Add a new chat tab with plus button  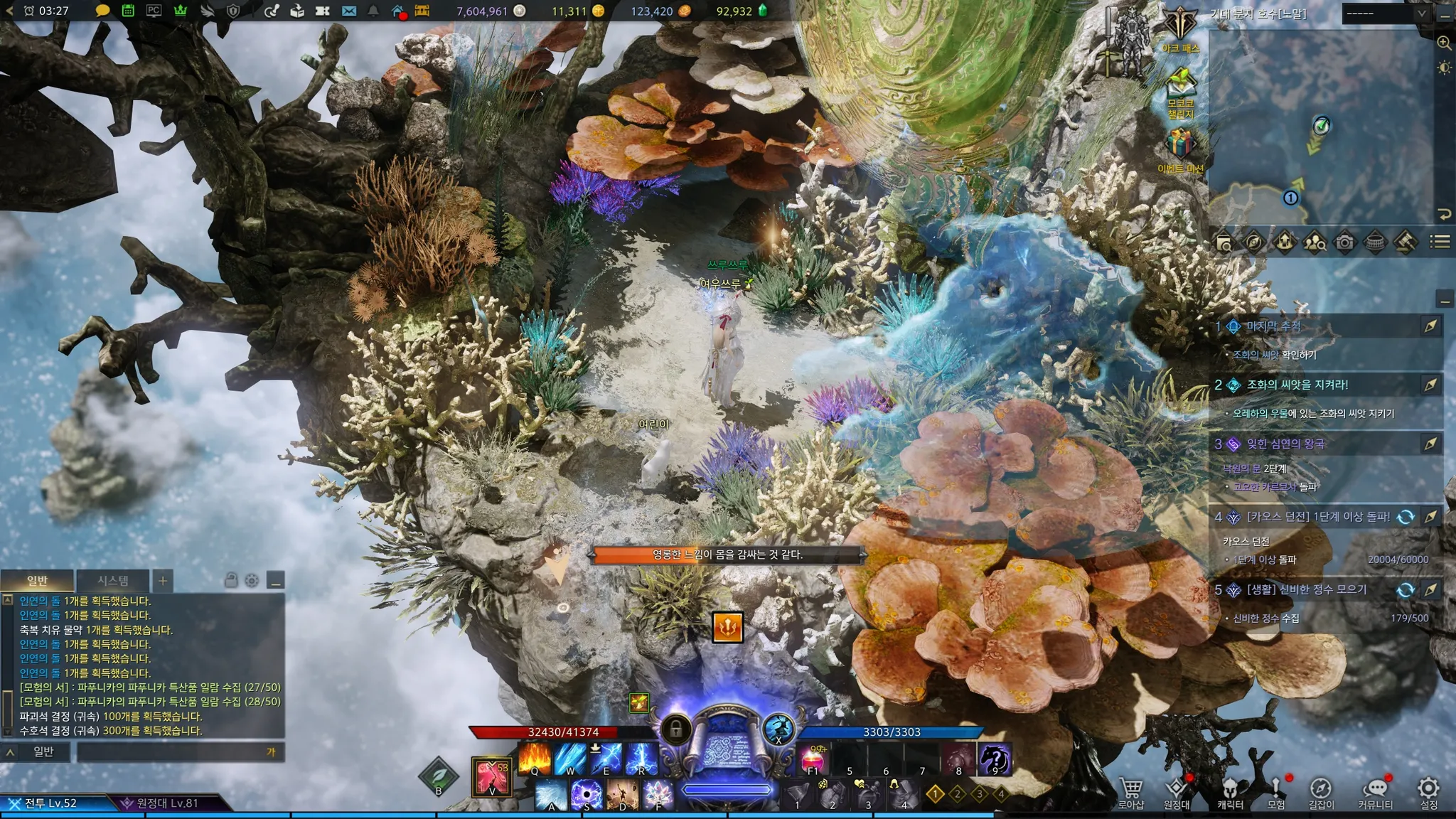pos(163,581)
